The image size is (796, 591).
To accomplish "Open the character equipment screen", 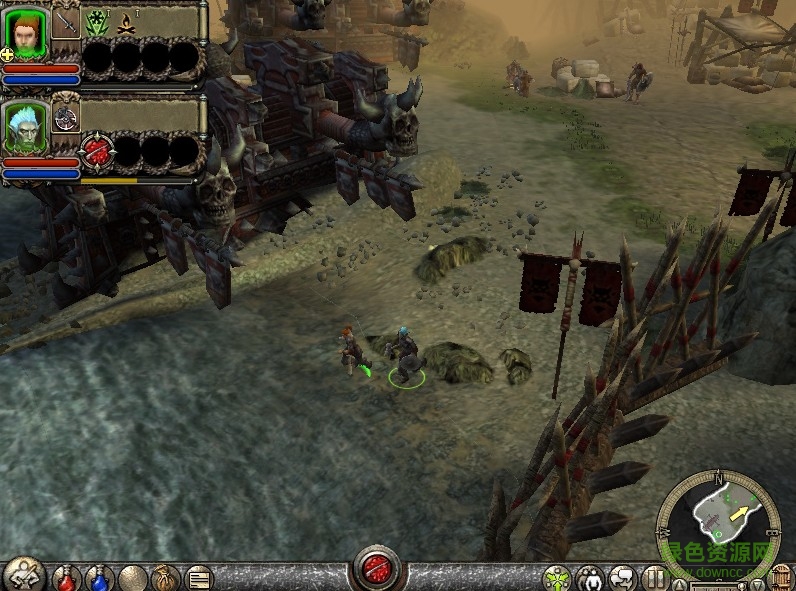I will (23, 576).
